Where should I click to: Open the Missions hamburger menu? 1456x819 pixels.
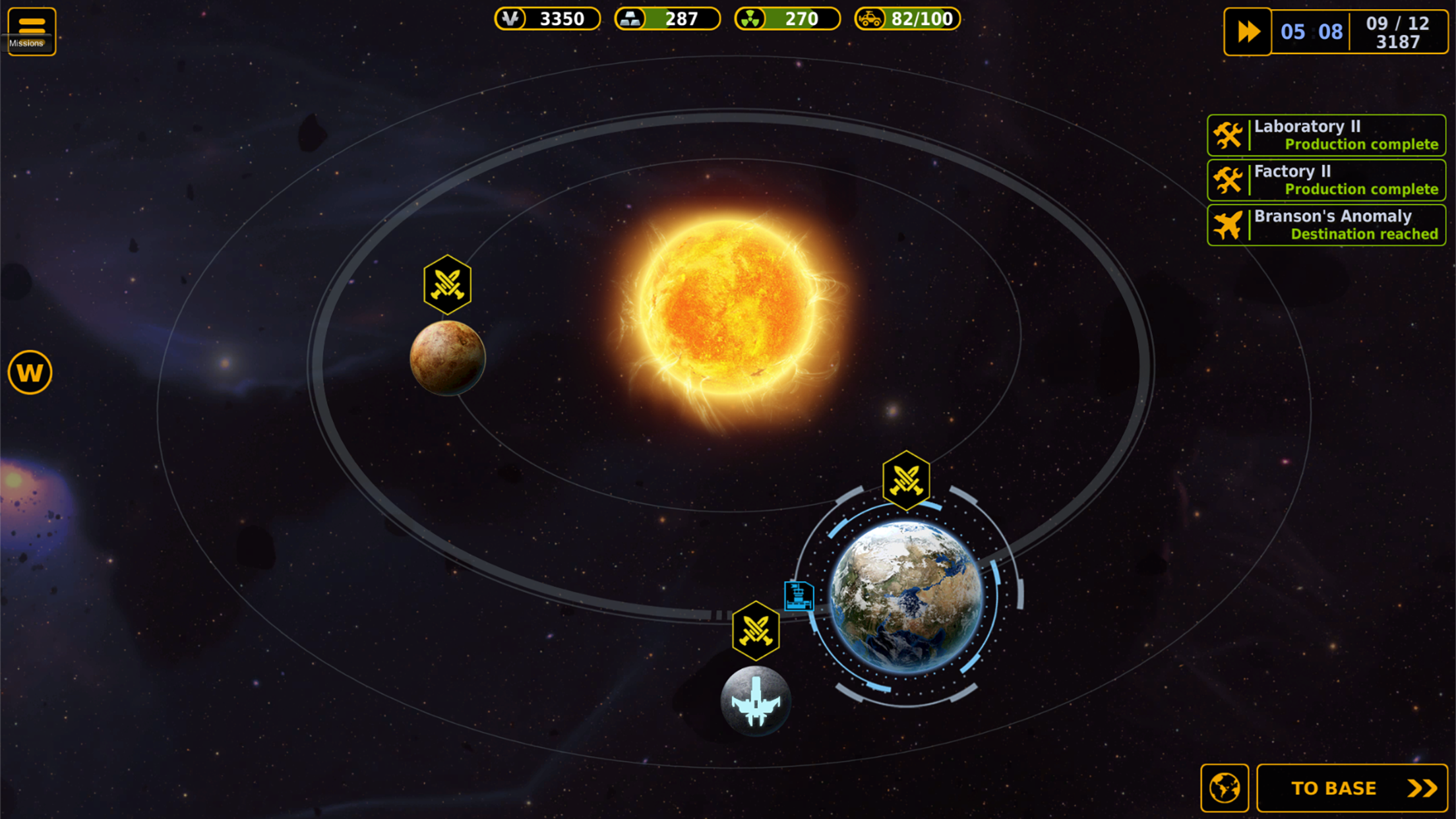31,26
